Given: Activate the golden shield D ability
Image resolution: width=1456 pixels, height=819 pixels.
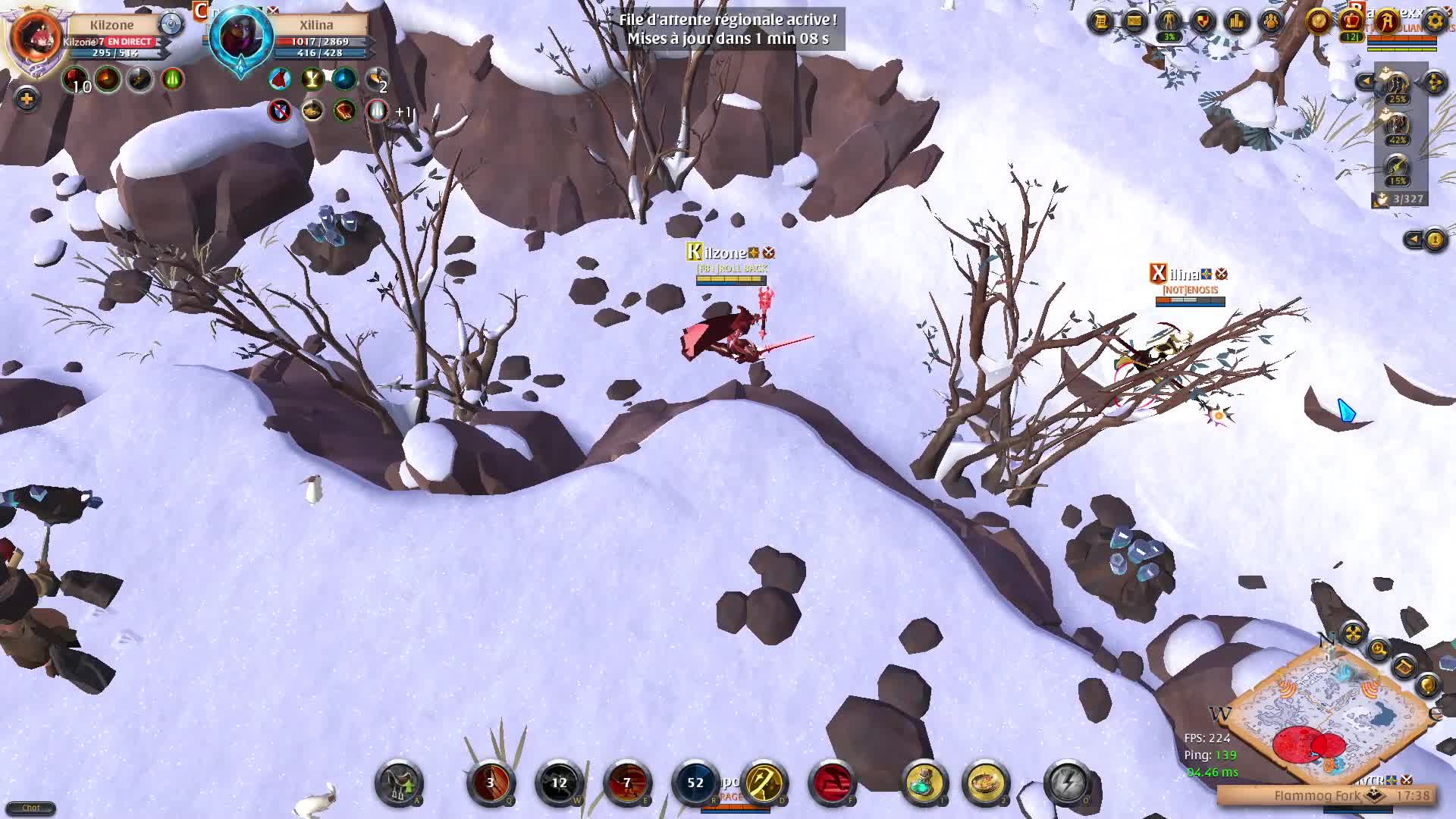Looking at the screenshot, I should 764,783.
